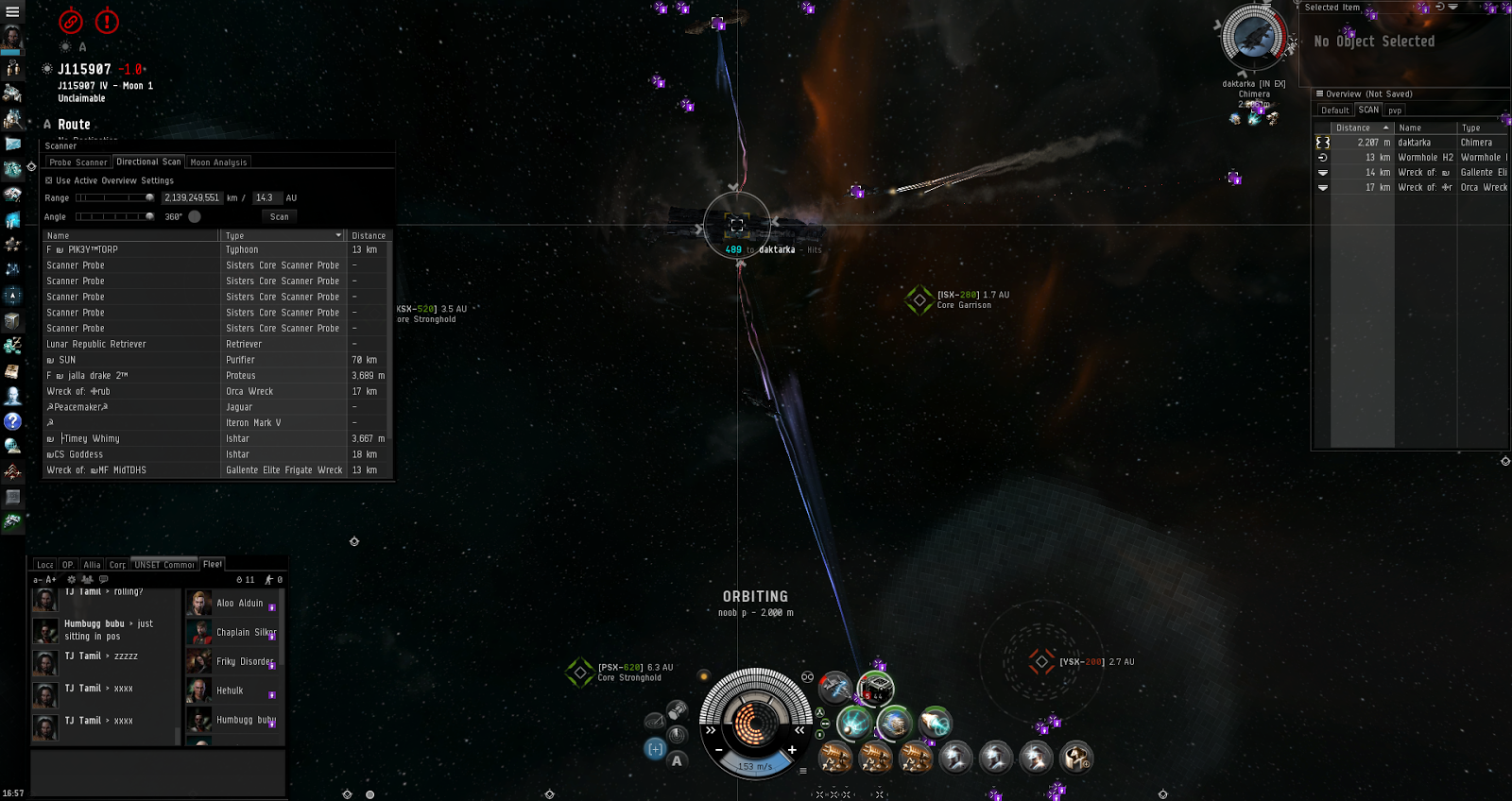Focus the range kilometers input field
The image size is (1512, 801).
[192, 198]
